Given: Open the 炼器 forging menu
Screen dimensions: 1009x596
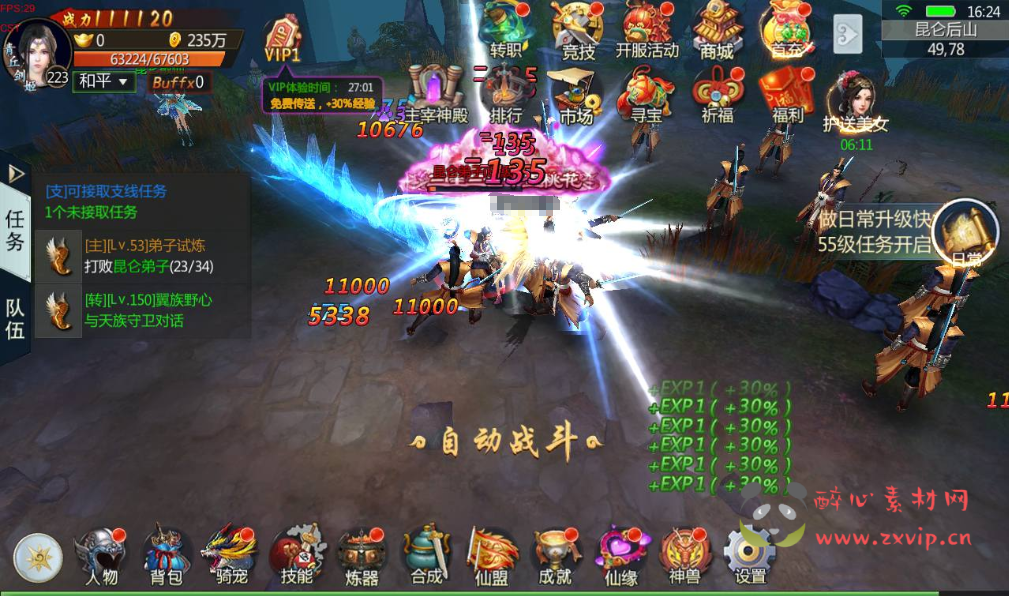Looking at the screenshot, I should 362,555.
